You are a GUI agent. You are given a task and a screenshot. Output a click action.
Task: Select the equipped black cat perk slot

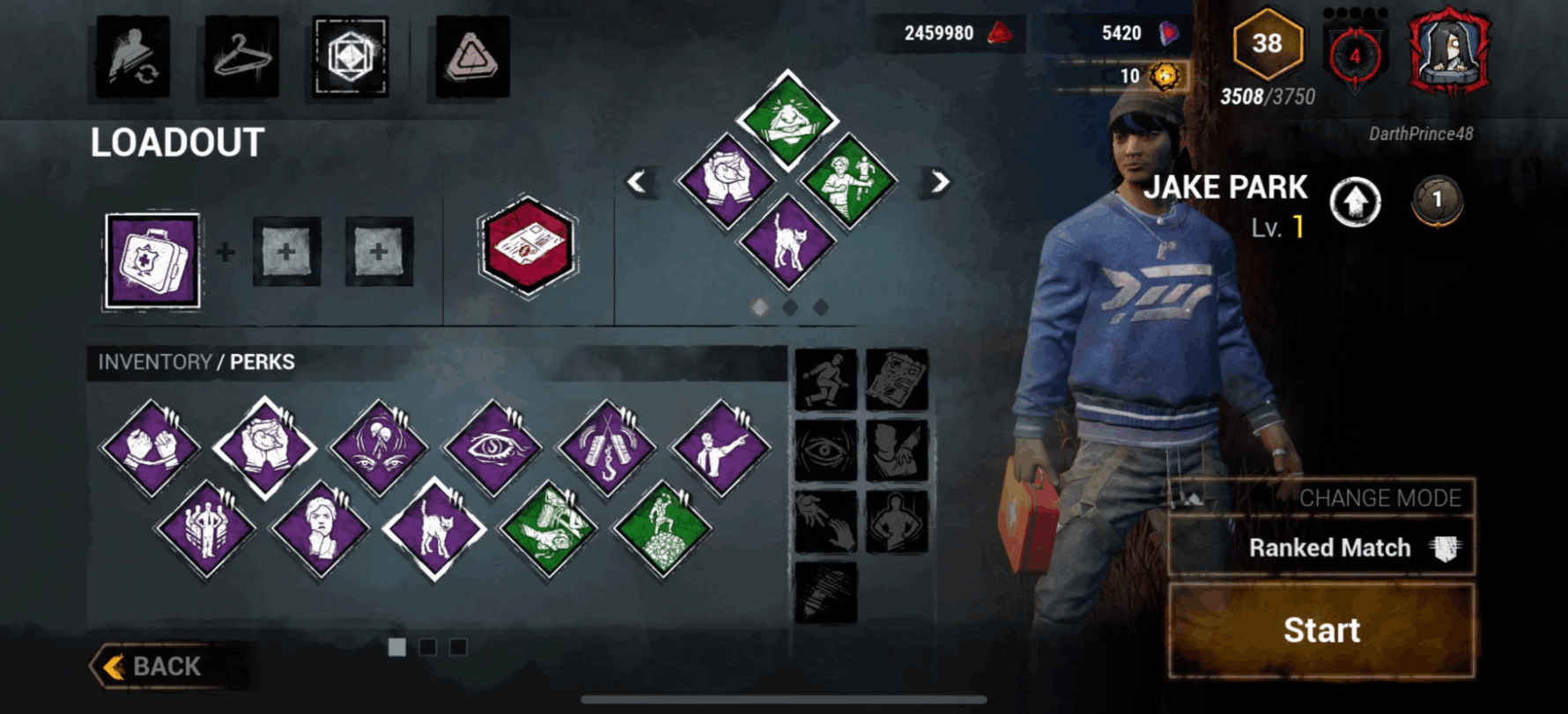[788, 242]
